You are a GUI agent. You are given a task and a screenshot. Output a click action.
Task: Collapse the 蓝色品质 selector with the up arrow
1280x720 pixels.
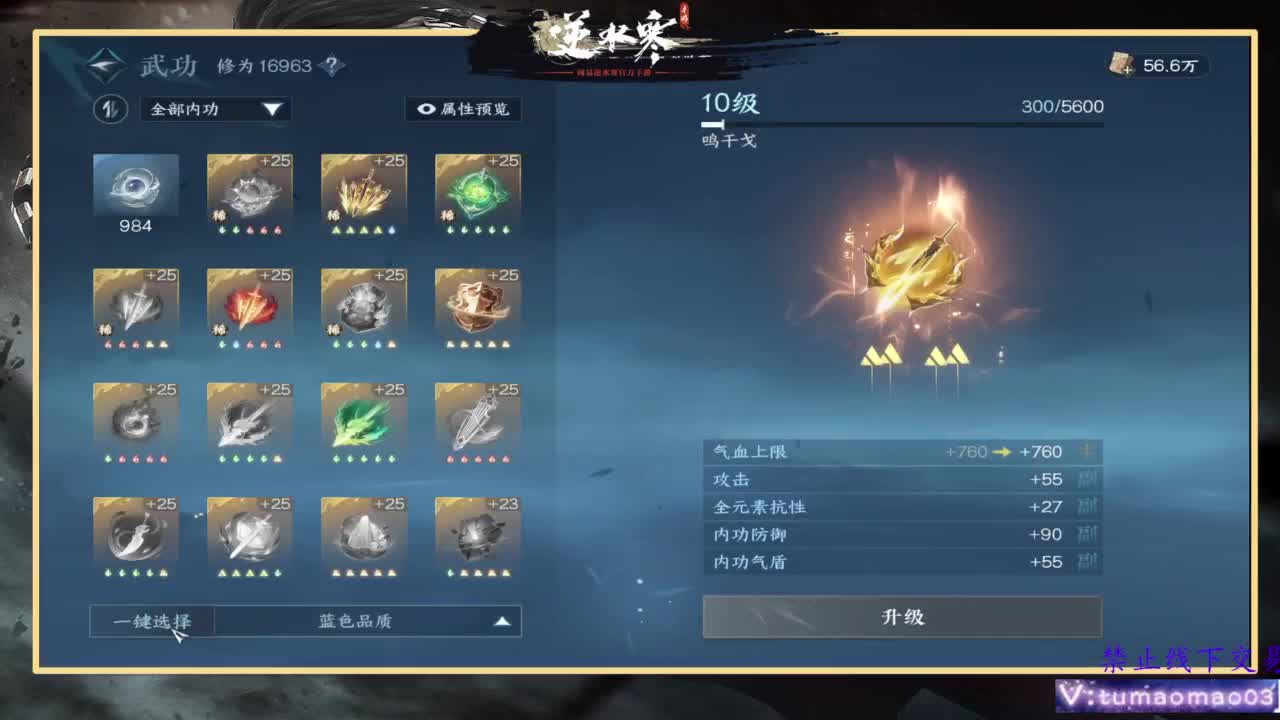[x=500, y=620]
